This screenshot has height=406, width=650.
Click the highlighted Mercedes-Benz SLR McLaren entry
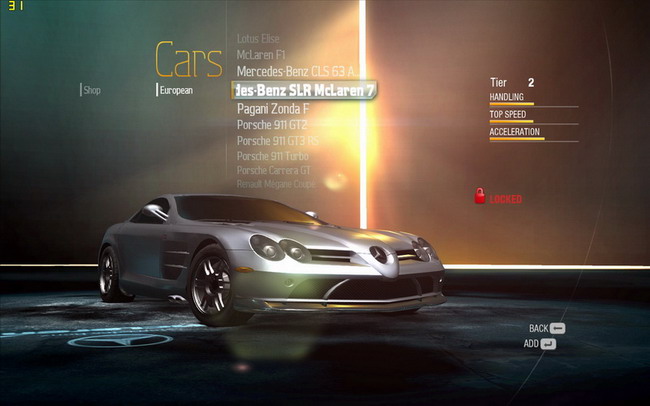pos(303,90)
